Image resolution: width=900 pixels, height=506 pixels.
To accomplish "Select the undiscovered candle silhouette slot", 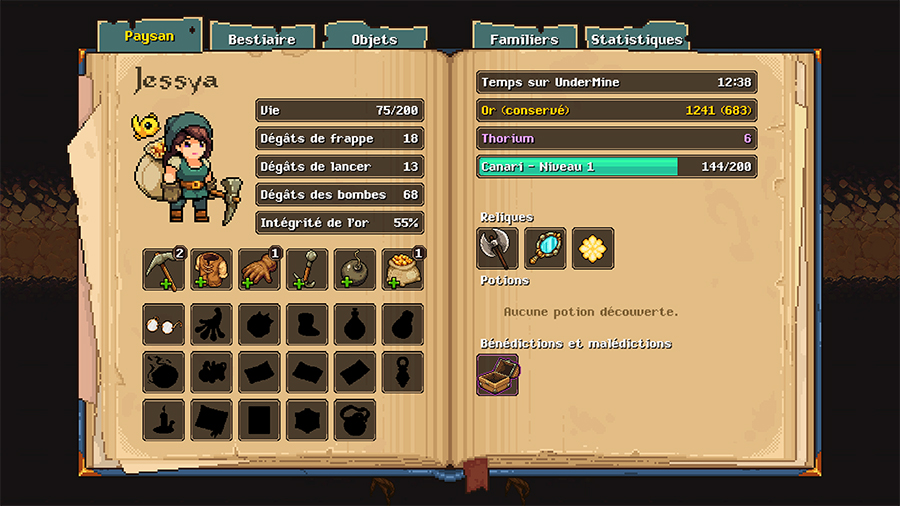I will click(163, 420).
